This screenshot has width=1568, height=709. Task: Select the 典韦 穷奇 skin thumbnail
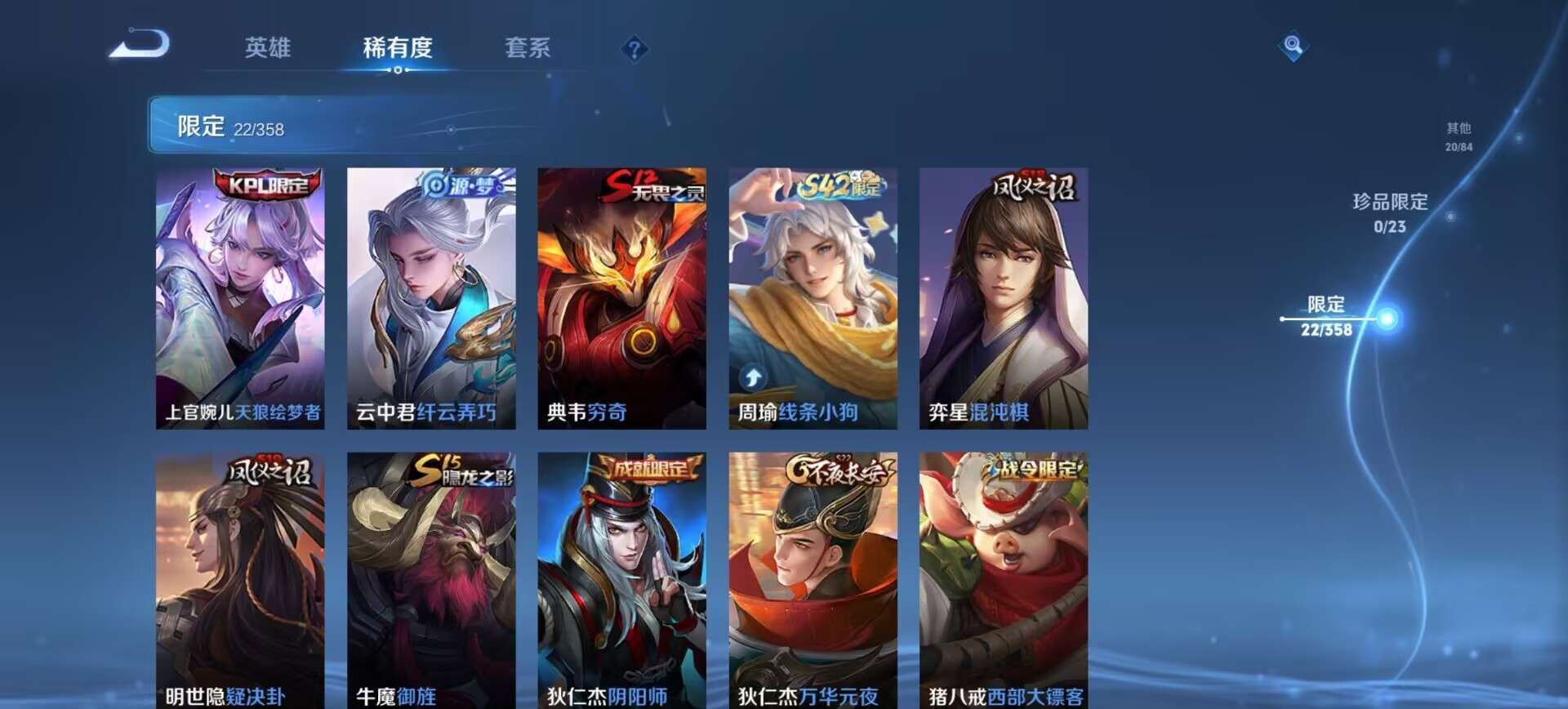pyautogui.click(x=622, y=298)
